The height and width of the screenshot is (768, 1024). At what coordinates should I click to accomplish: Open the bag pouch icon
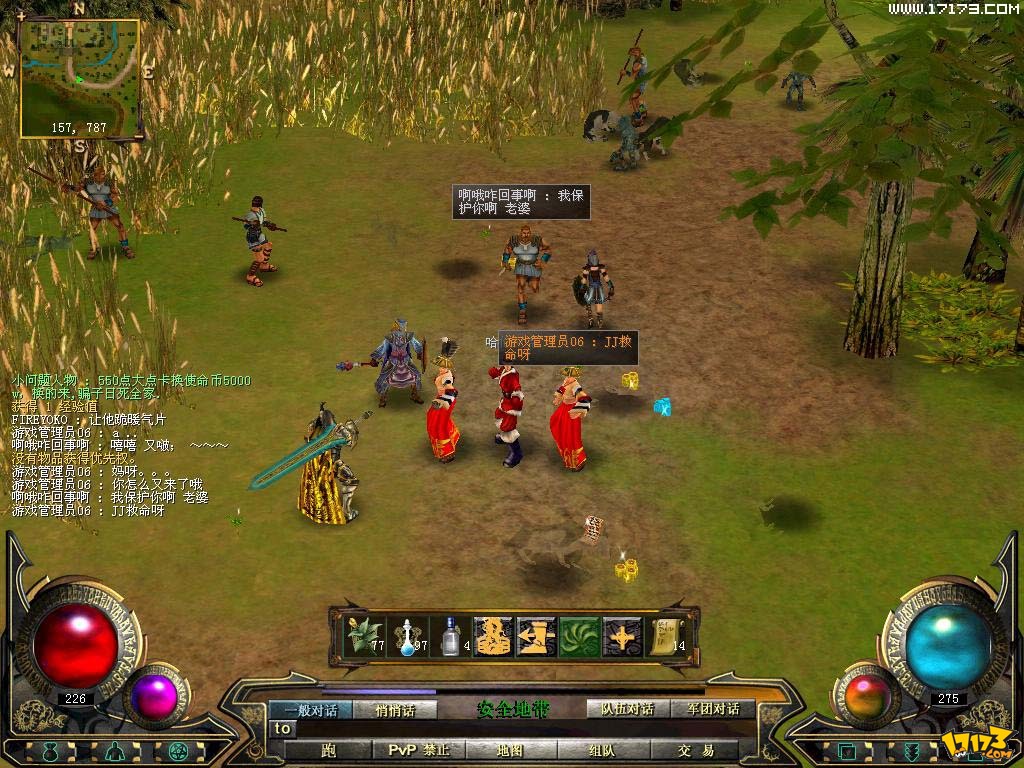click(52, 752)
